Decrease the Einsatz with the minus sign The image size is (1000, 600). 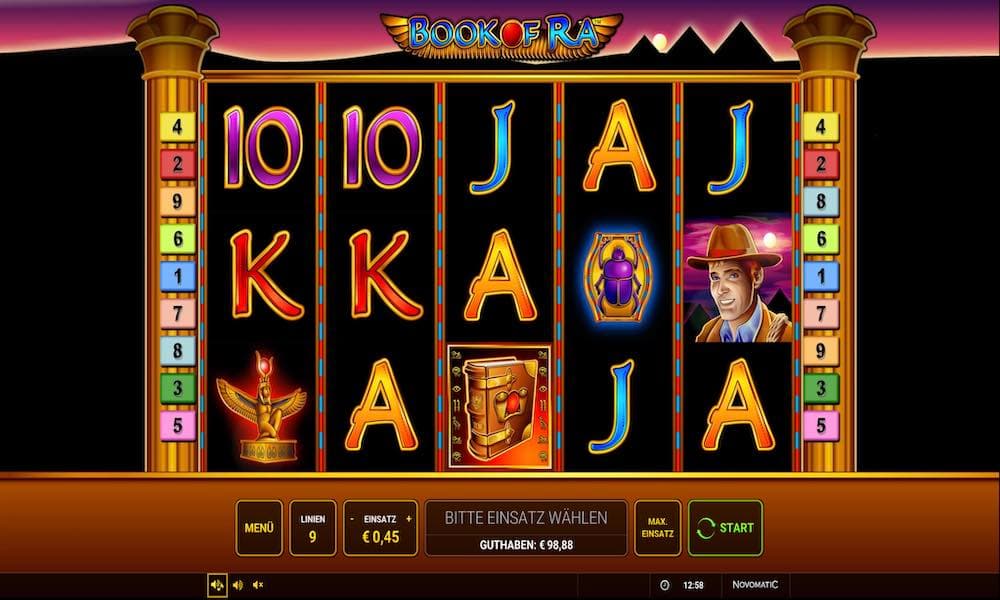coord(351,520)
